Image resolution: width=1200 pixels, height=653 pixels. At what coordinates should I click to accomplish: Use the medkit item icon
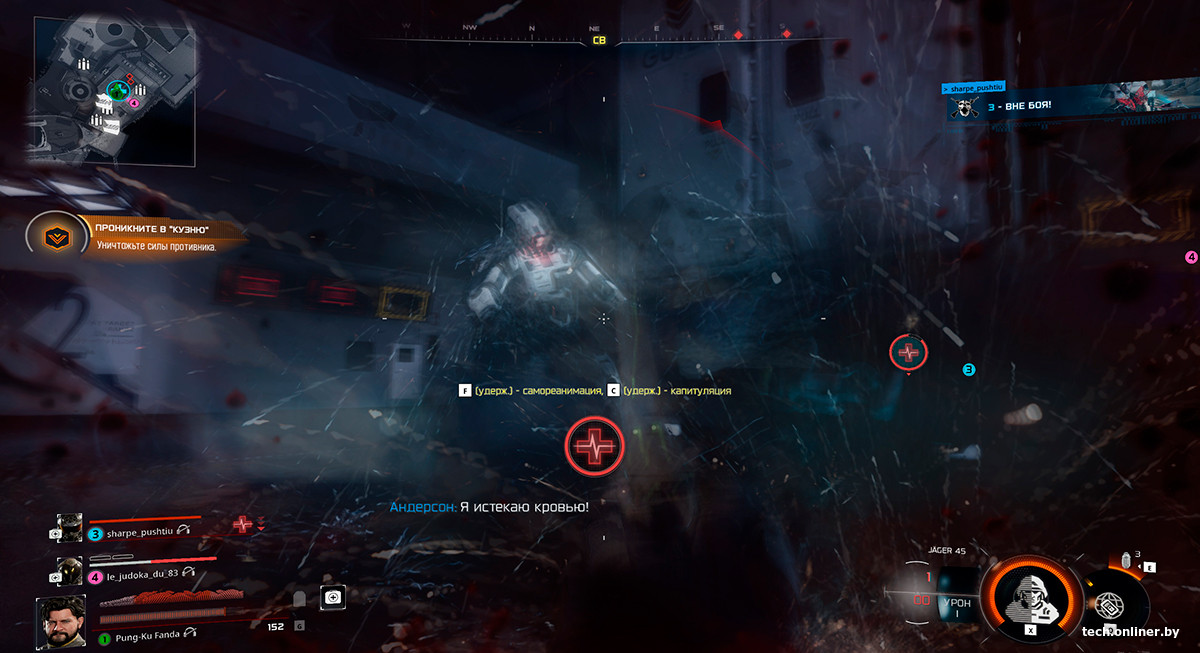pyautogui.click(x=333, y=597)
